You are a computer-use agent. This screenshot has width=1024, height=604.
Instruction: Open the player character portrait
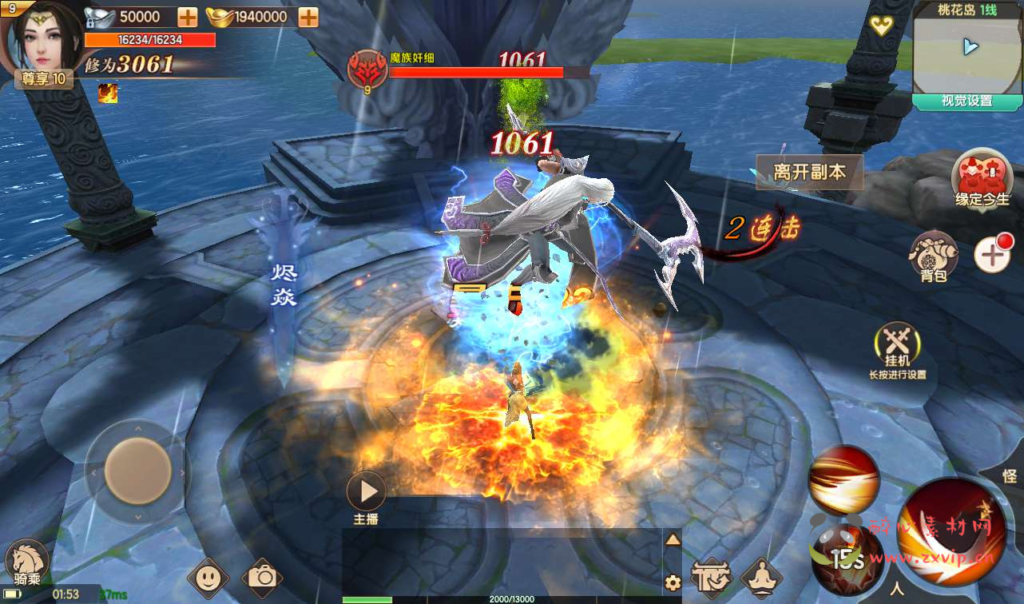click(45, 38)
